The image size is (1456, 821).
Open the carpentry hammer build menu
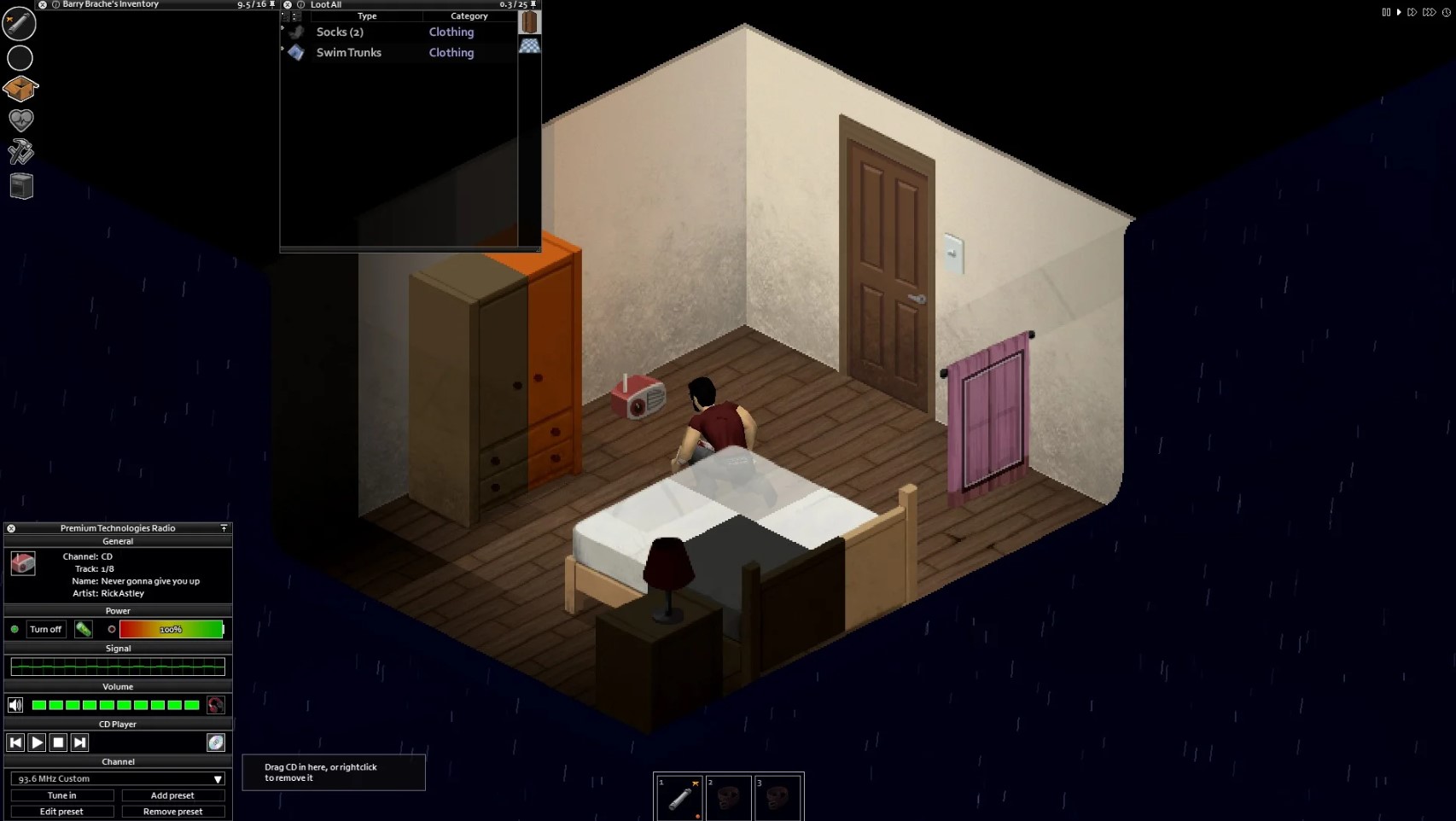20,151
